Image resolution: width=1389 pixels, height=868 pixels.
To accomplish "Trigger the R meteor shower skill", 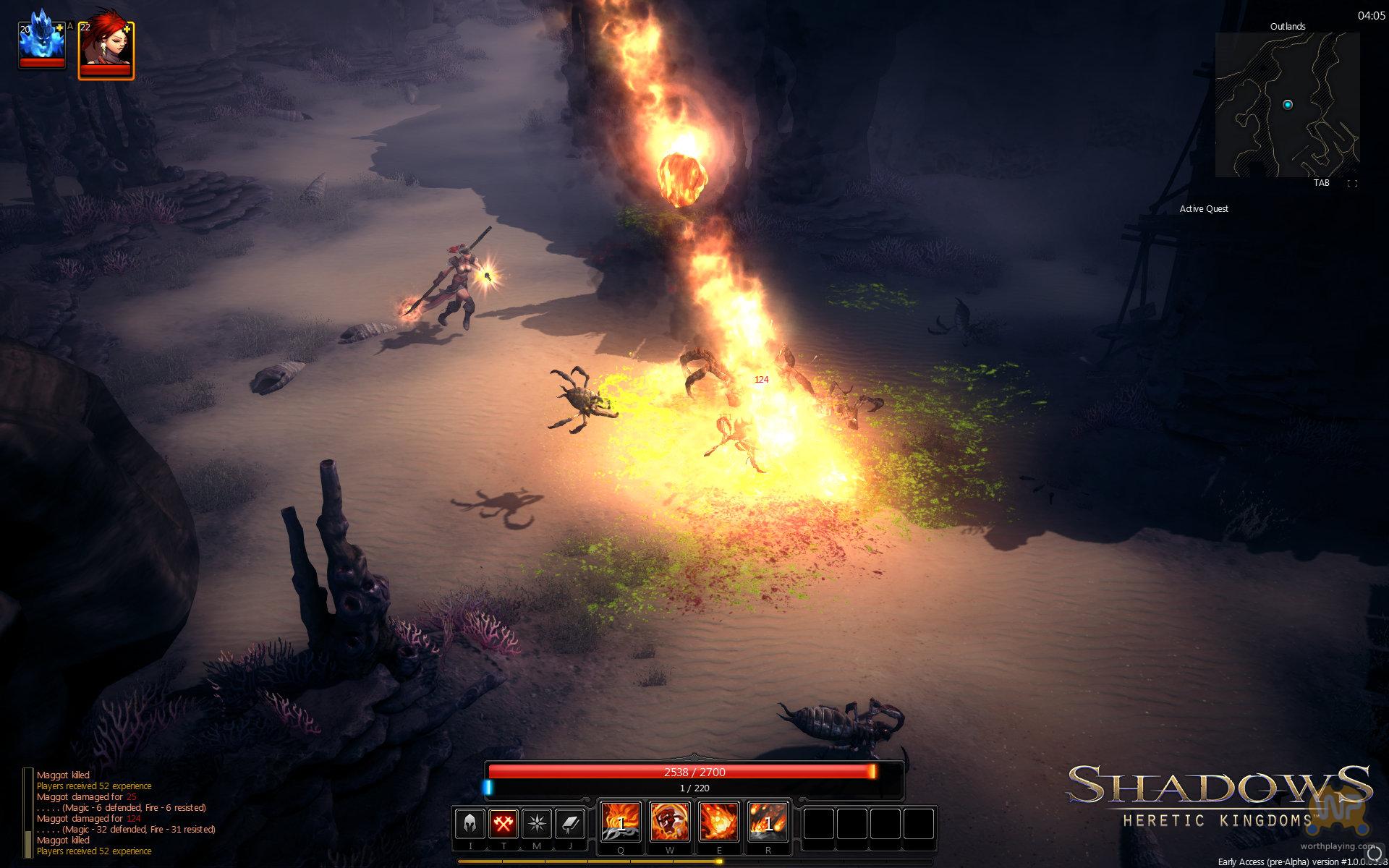I will click(768, 822).
